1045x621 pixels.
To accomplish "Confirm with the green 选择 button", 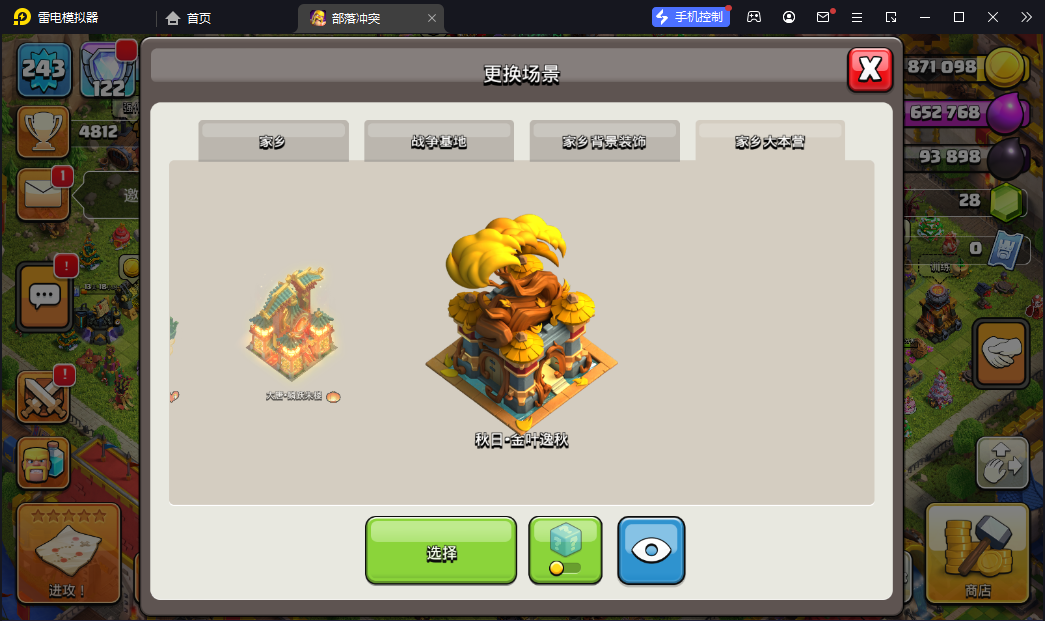I will tap(441, 550).
